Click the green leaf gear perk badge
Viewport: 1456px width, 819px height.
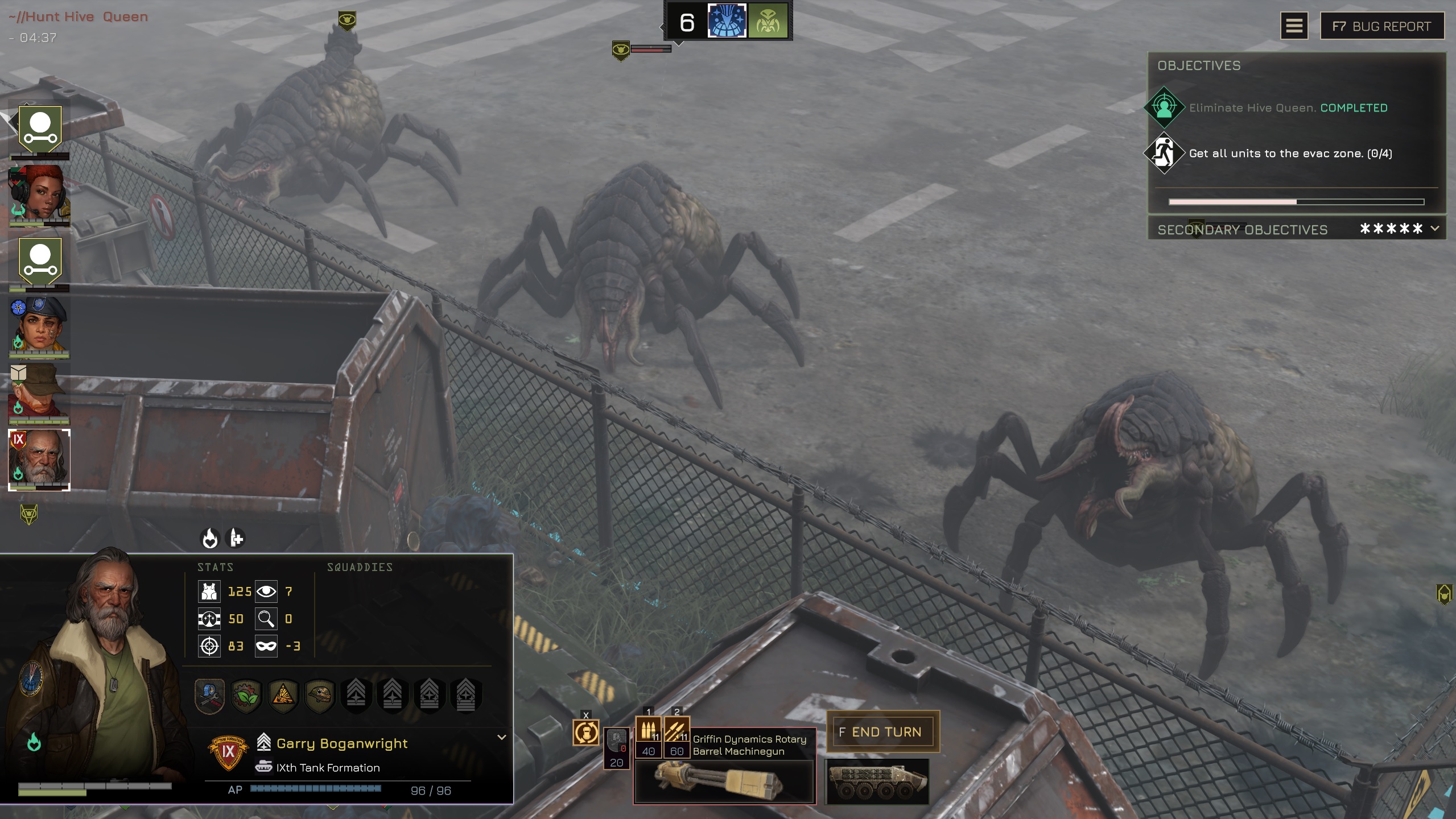point(246,695)
